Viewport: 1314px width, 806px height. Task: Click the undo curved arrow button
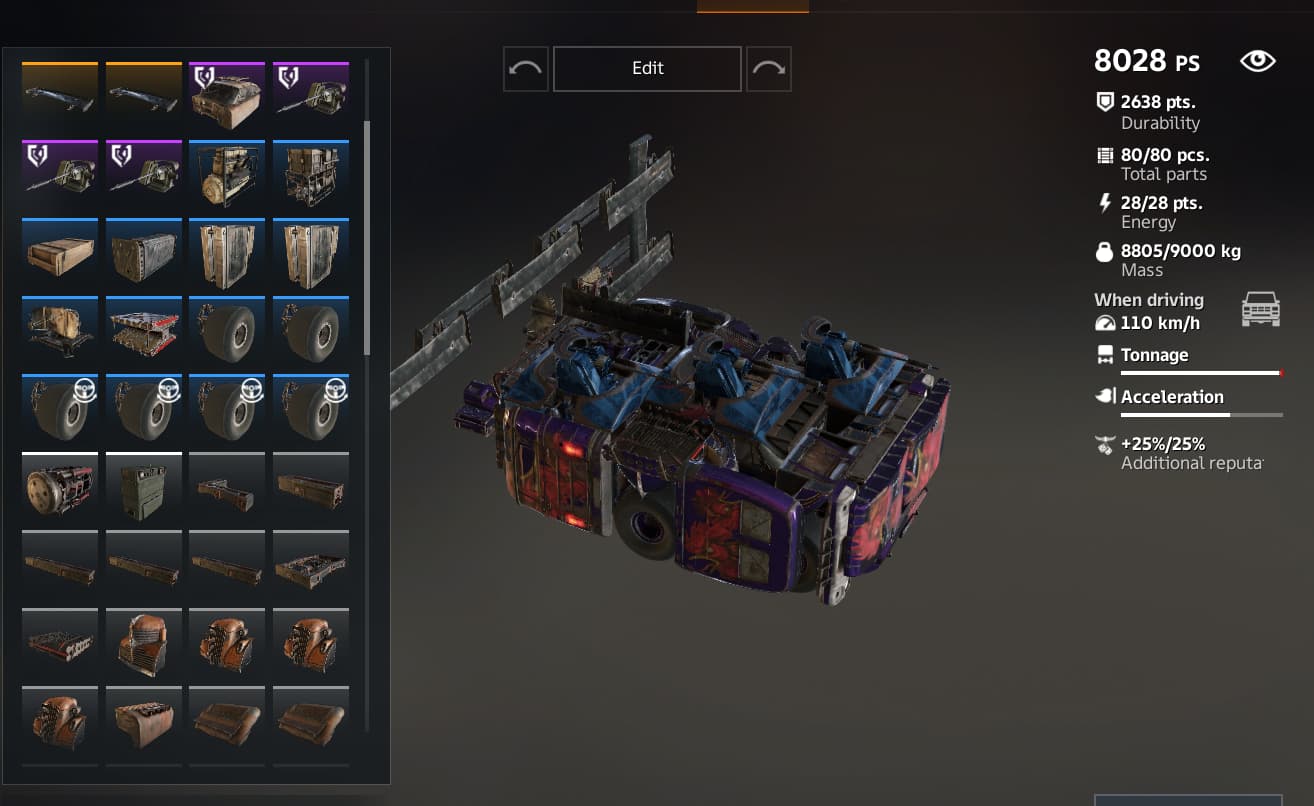point(525,68)
